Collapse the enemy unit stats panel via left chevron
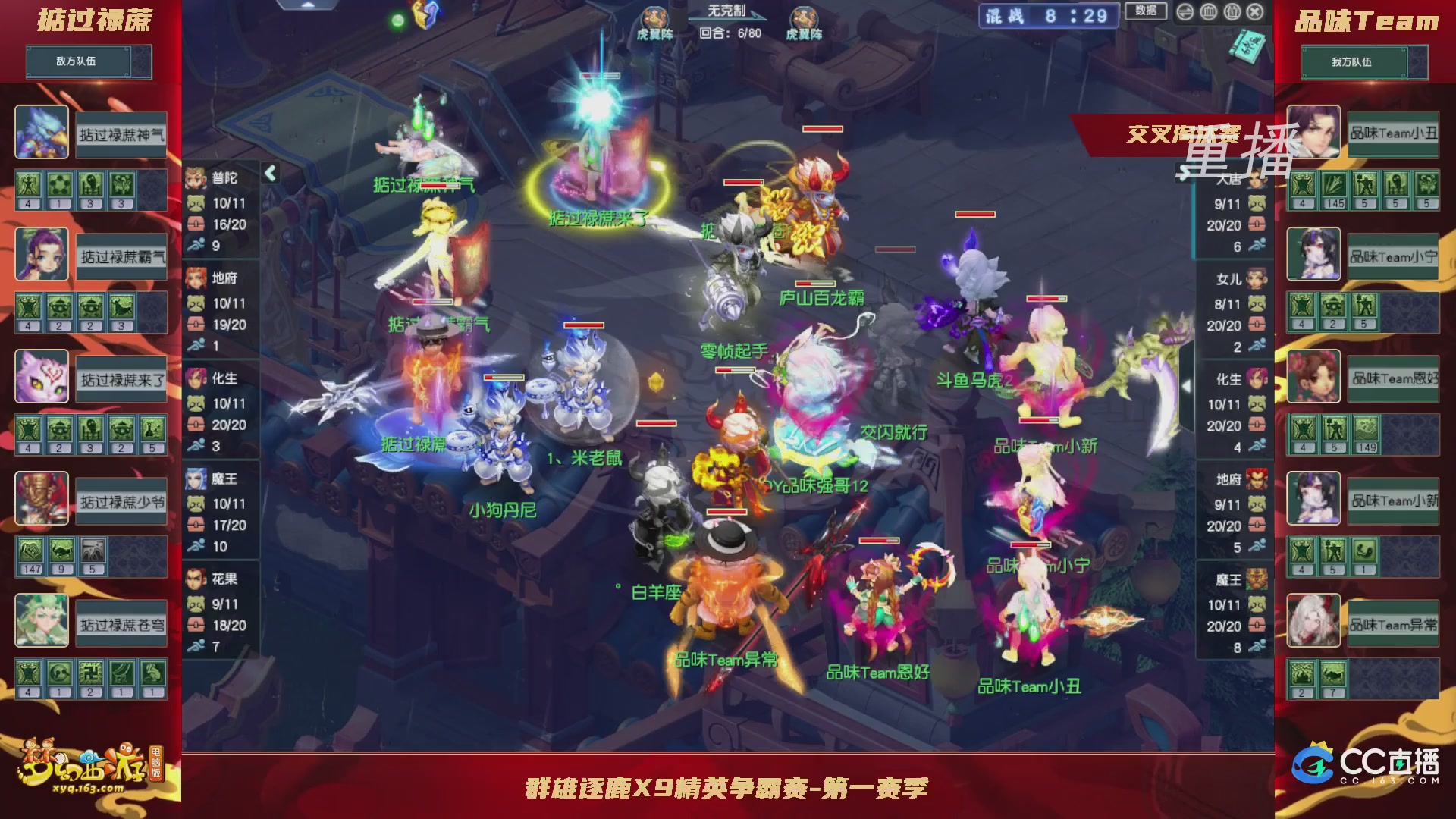1456x819 pixels. [x=270, y=173]
